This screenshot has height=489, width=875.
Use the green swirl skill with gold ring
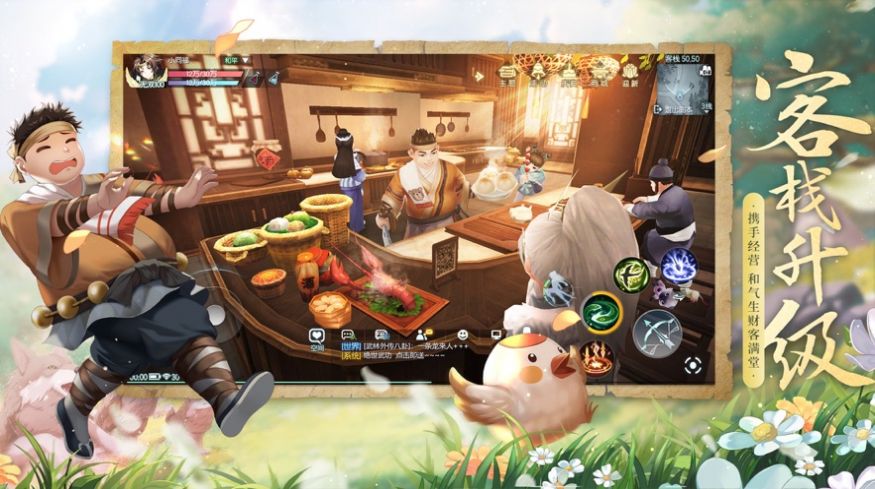601,312
